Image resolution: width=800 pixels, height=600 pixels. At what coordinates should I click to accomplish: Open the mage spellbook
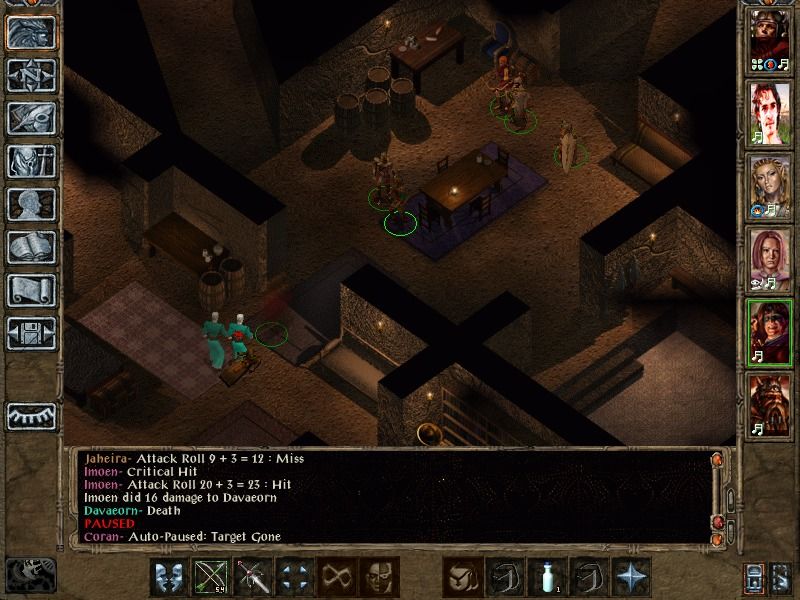31,247
